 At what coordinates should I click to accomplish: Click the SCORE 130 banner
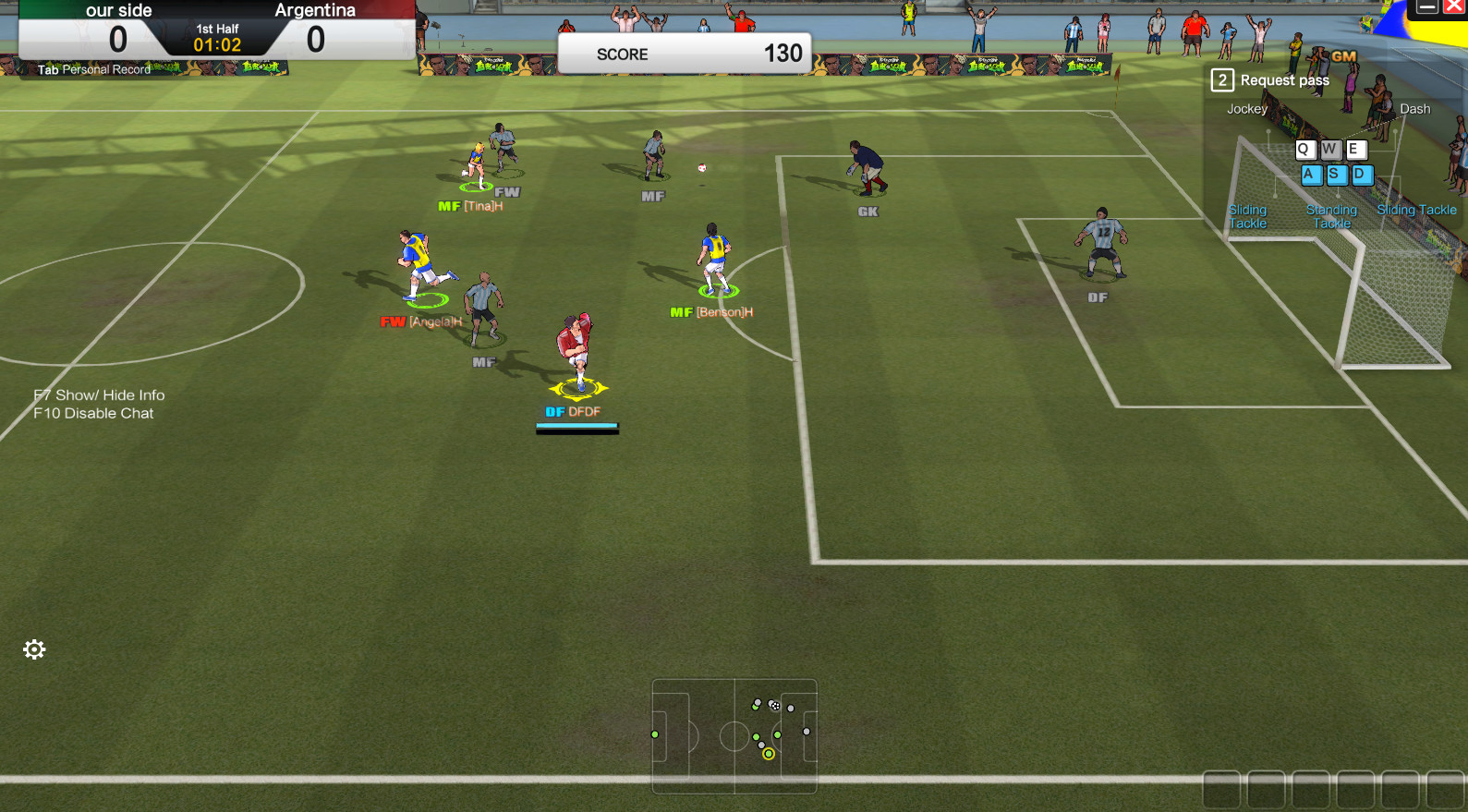tap(685, 53)
